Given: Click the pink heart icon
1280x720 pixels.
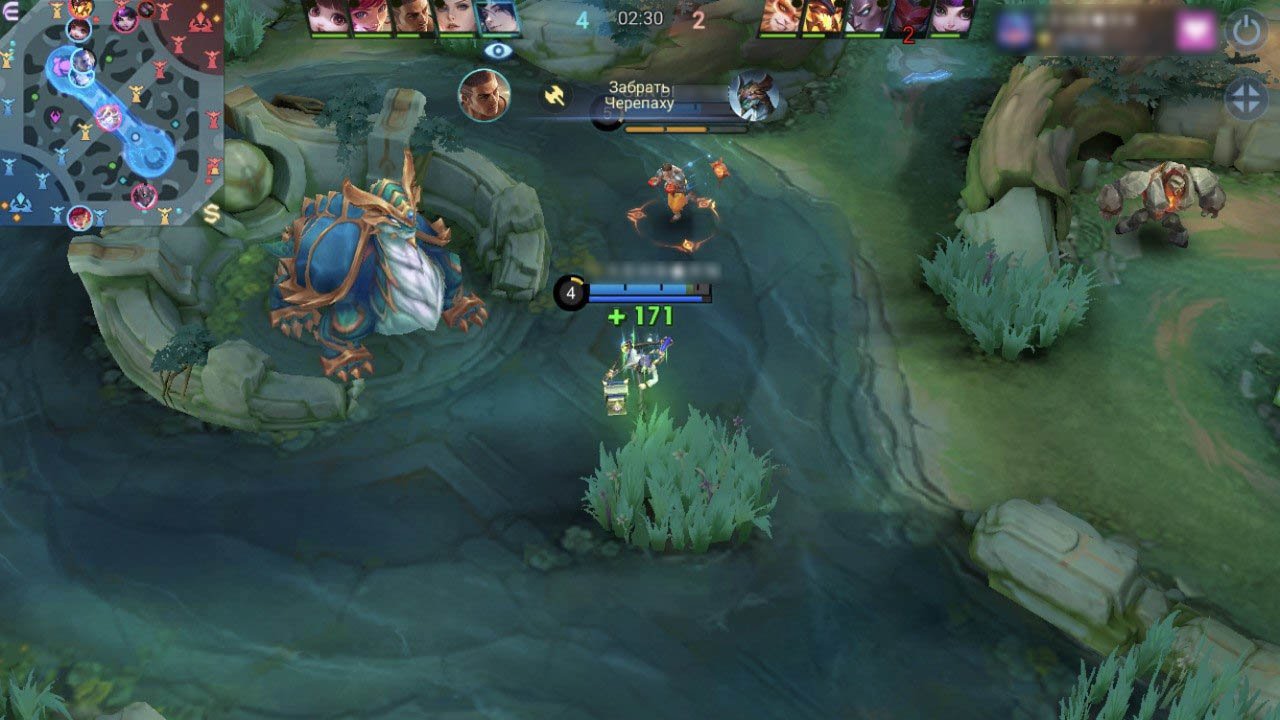Looking at the screenshot, I should [x=1195, y=32].
